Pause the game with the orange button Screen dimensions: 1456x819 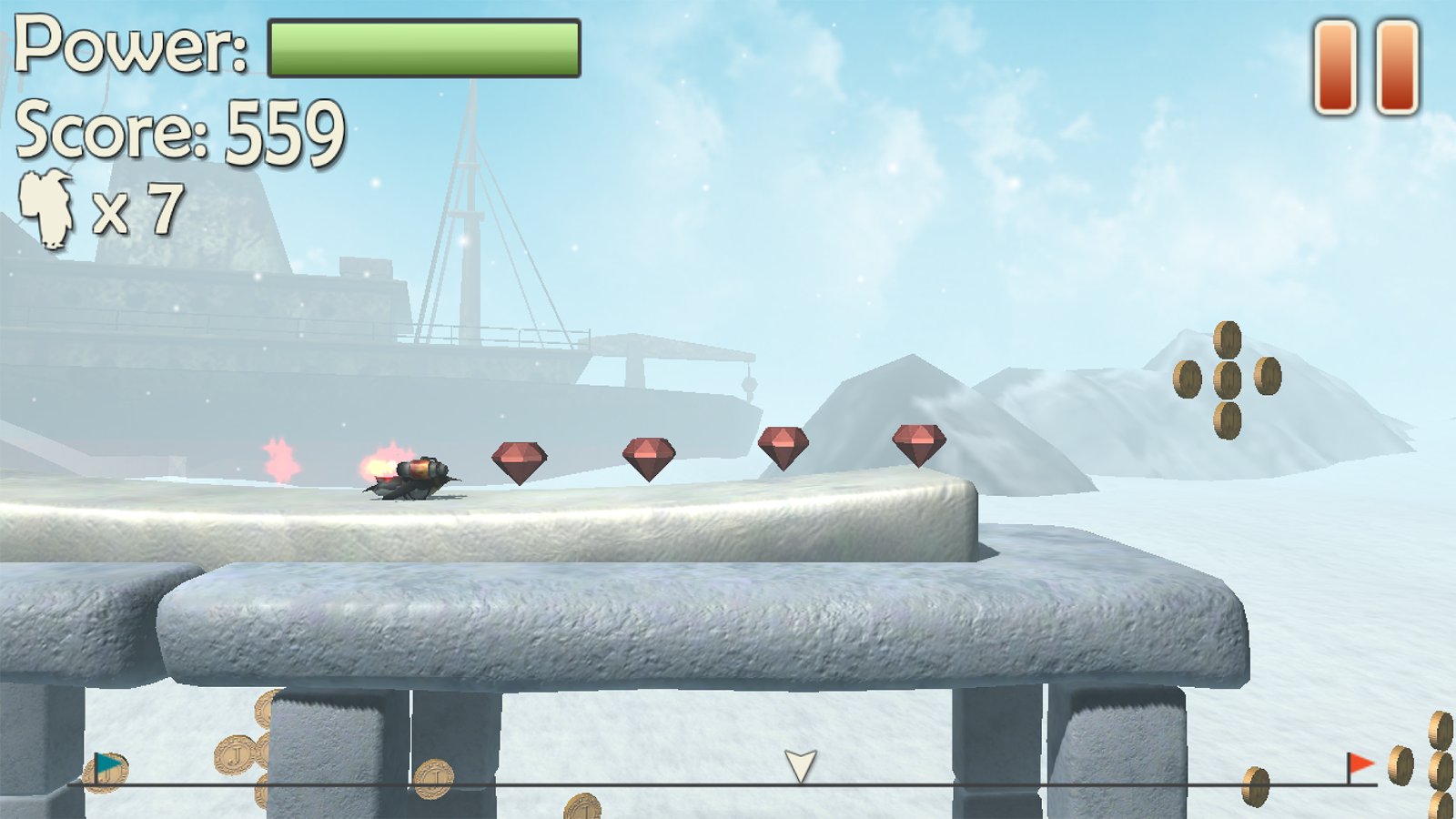click(1366, 68)
